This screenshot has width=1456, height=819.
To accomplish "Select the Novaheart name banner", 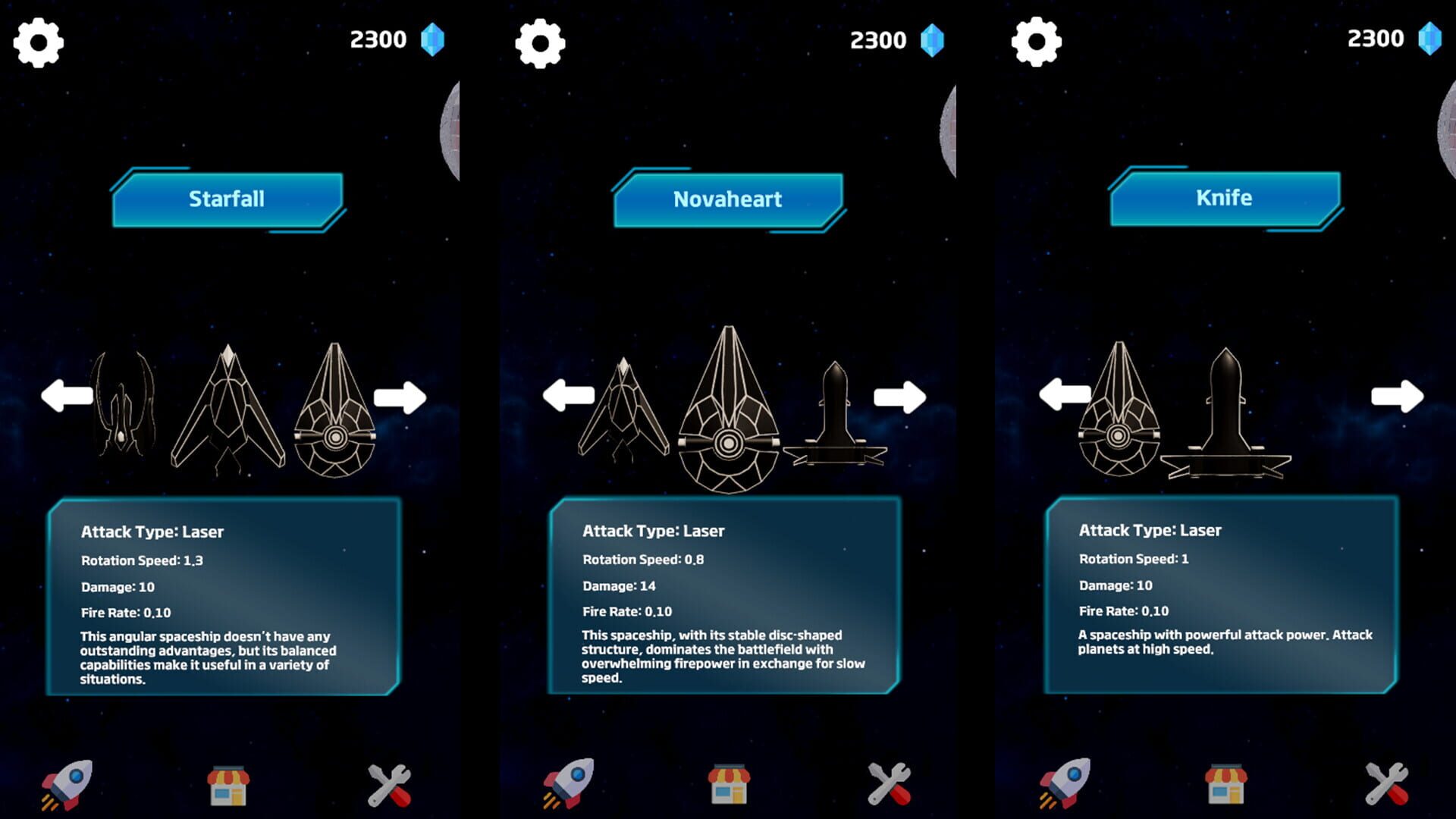I will point(728,199).
